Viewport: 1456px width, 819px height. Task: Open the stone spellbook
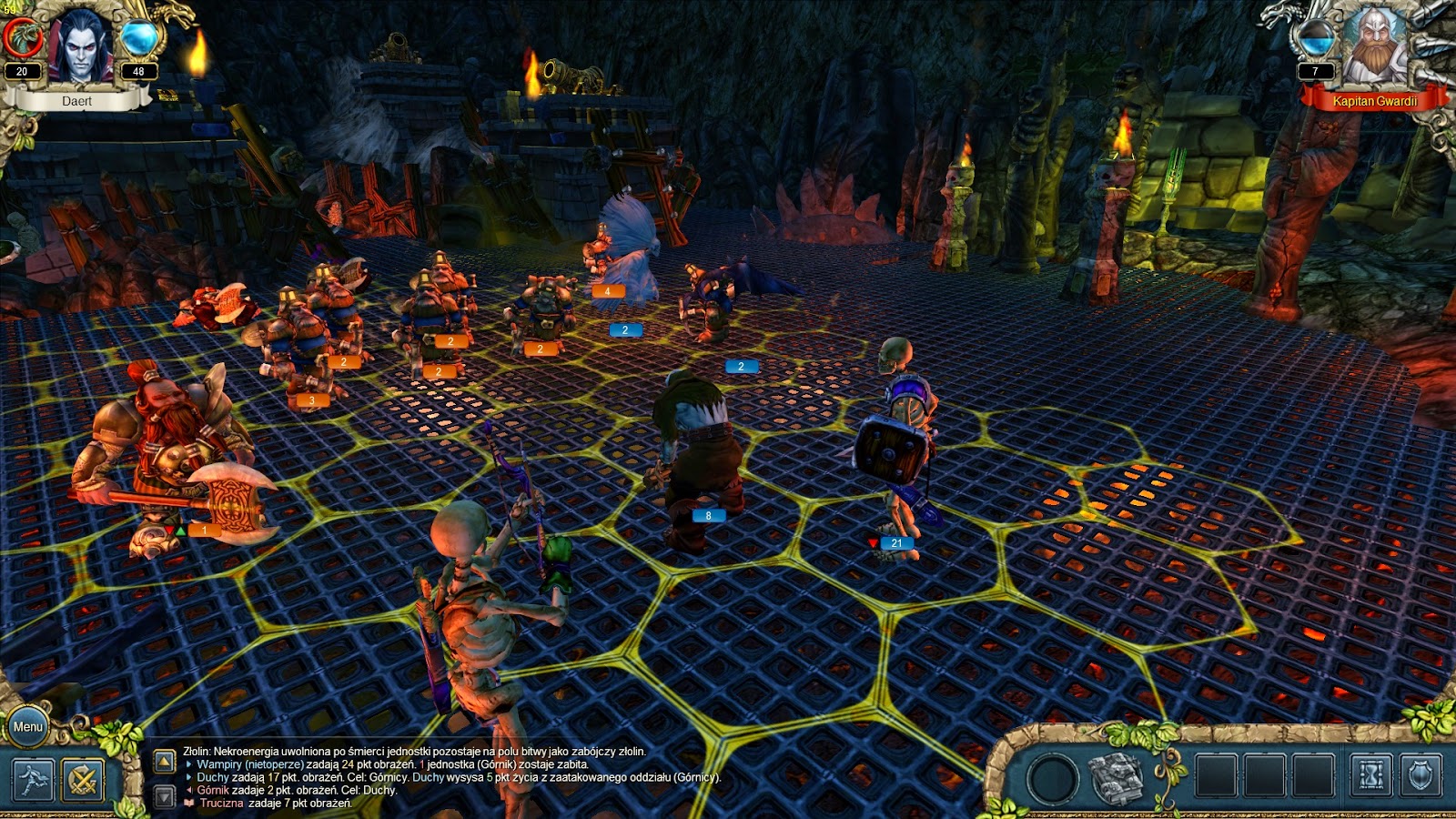coord(1117,779)
